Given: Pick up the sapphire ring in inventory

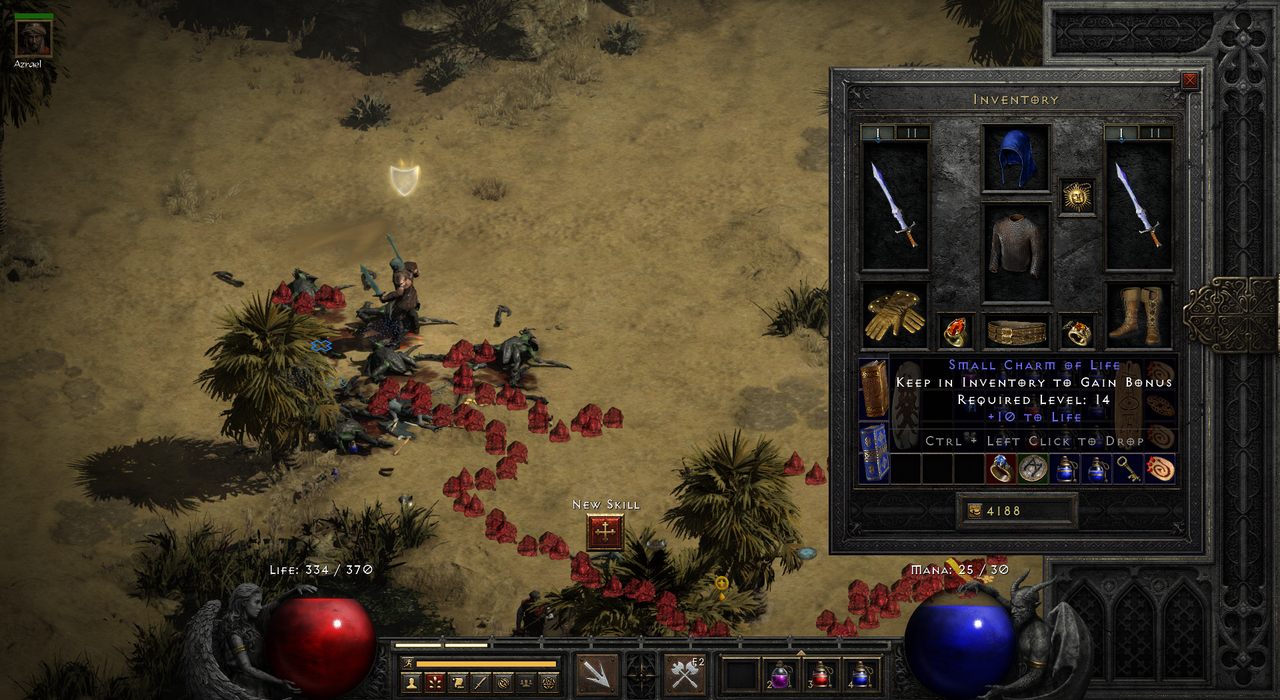Looking at the screenshot, I should coord(1001,469).
